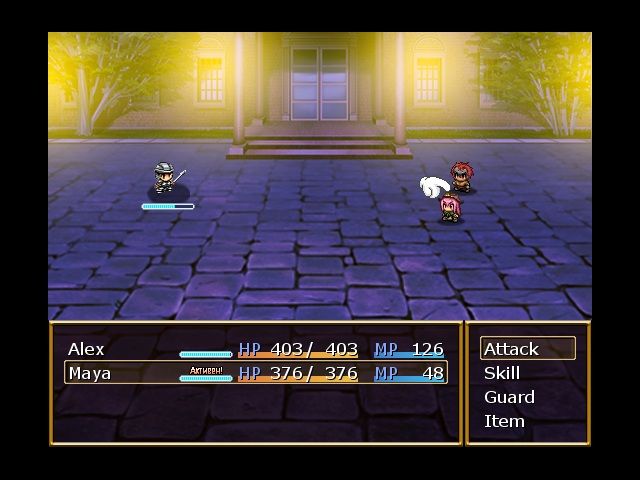Choose the Attack command
Screen dimensions: 640x480
tap(527, 349)
